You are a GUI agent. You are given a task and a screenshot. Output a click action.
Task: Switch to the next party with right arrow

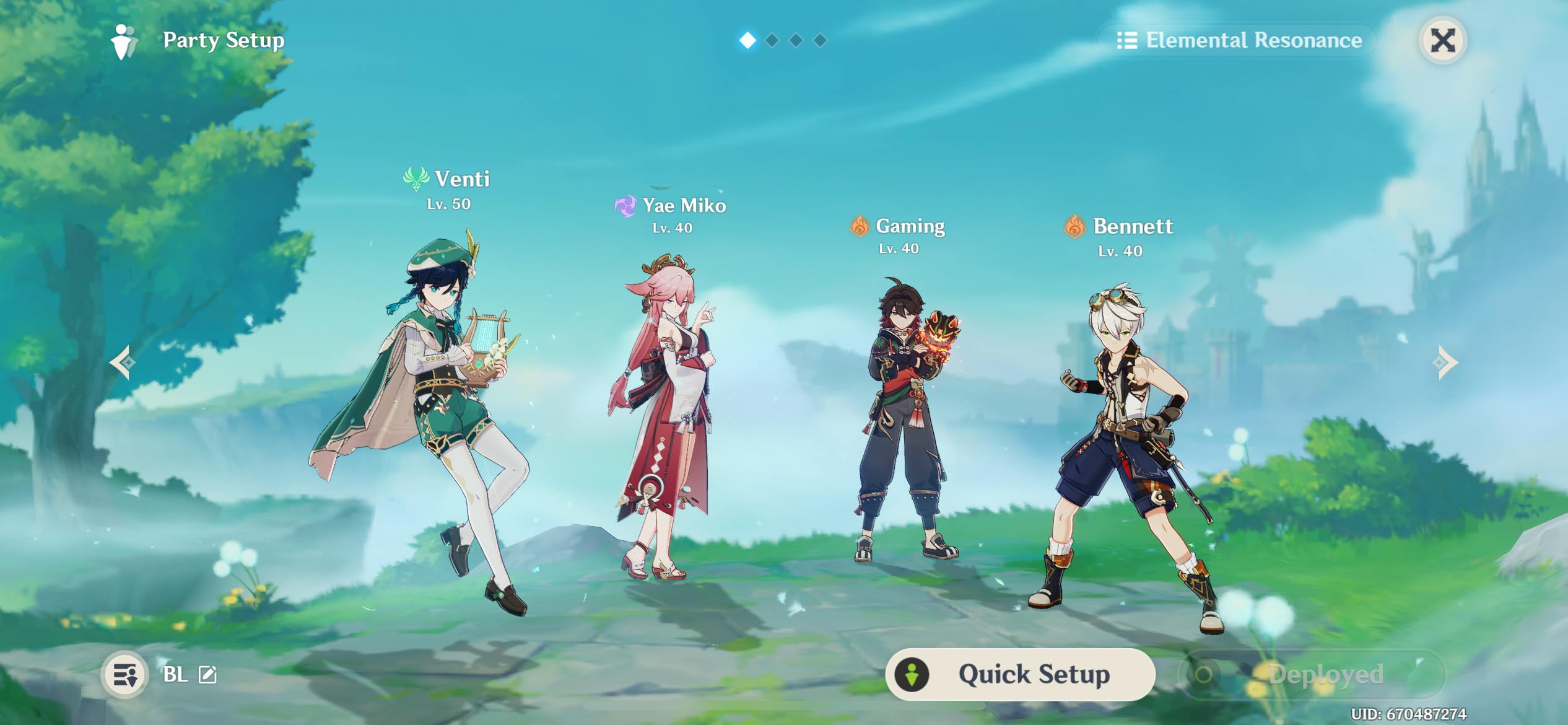coord(1445,362)
